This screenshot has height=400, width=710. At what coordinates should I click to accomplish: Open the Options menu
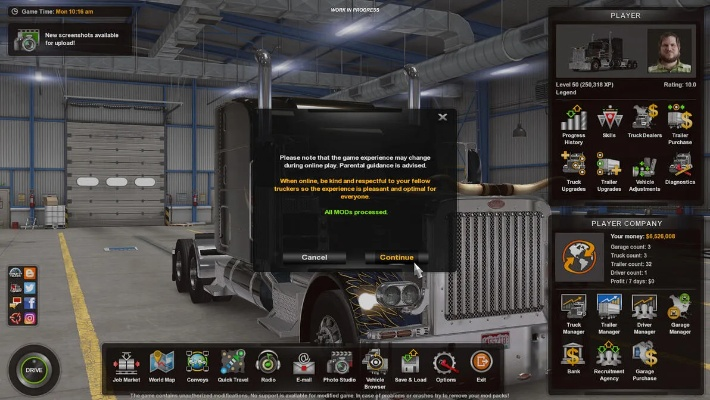(445, 365)
